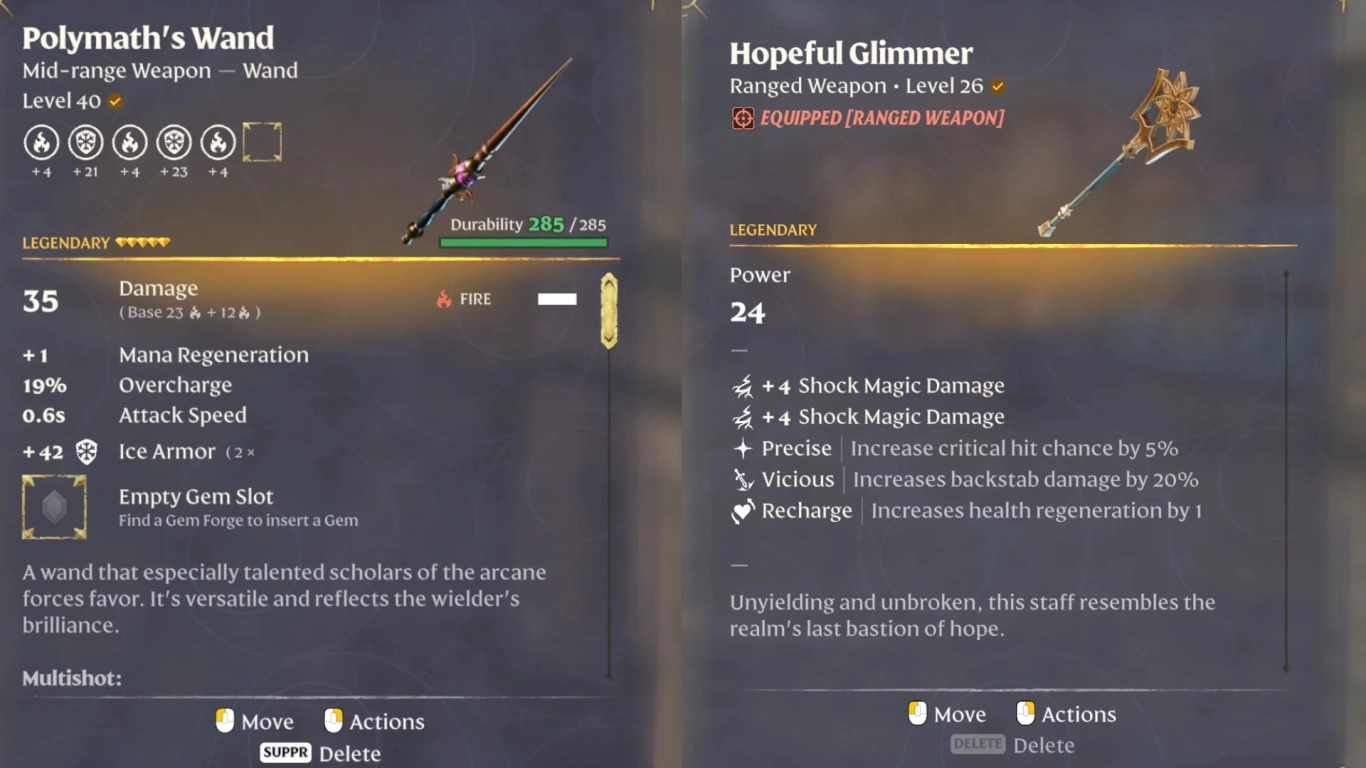Image resolution: width=1366 pixels, height=768 pixels.
Task: Expand the Multishot section
Action: coord(71,677)
